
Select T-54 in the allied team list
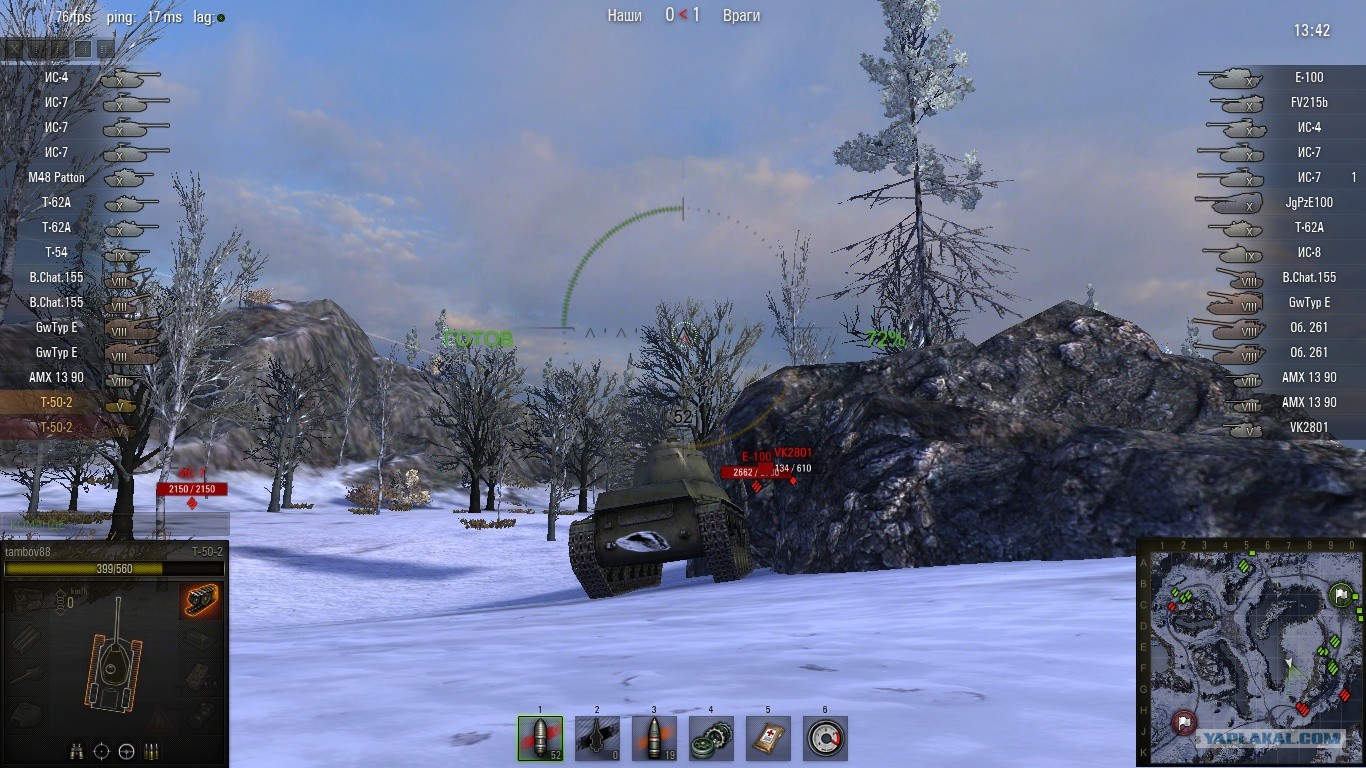tap(57, 253)
